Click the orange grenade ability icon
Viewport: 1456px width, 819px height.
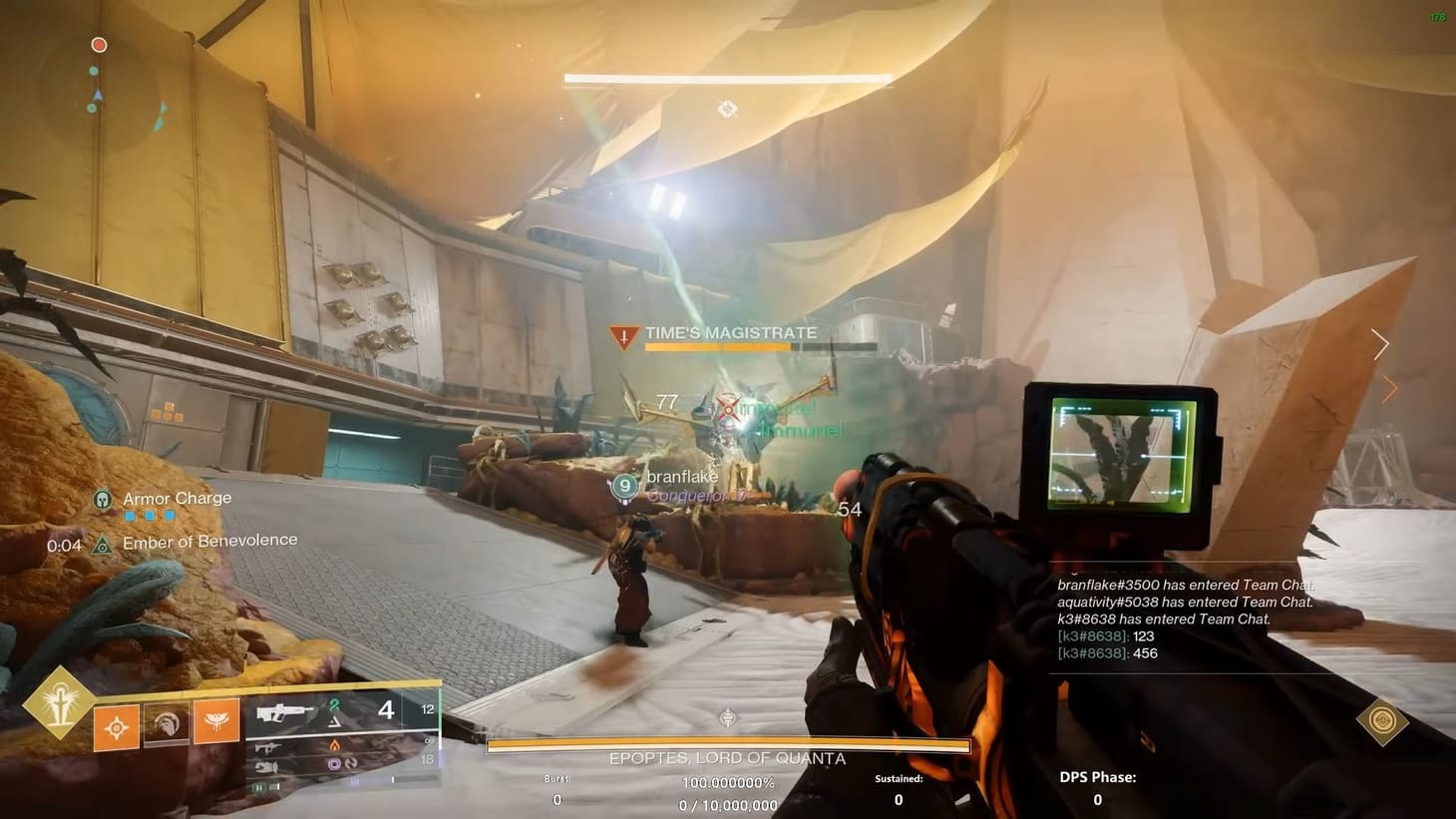pyautogui.click(x=118, y=726)
